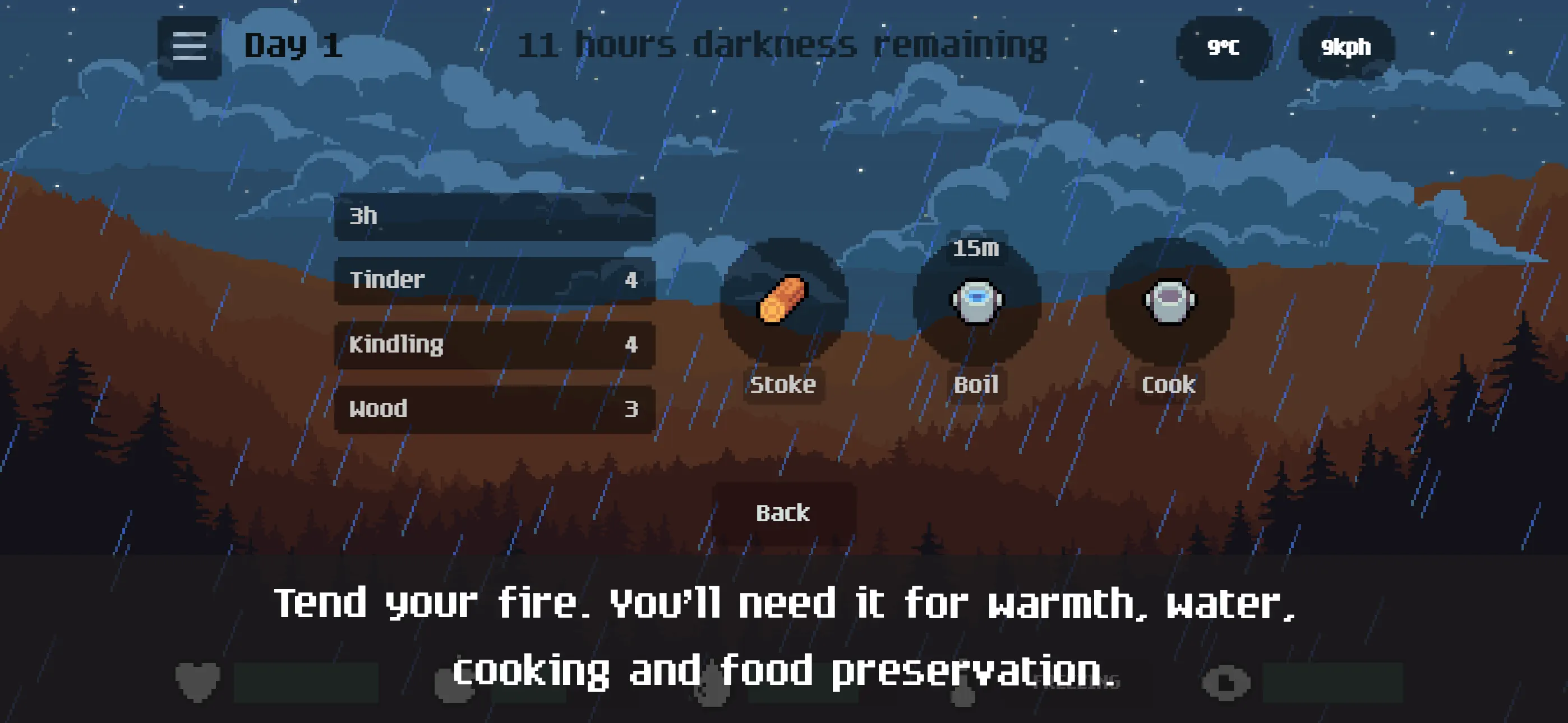Click the 15m boil timer
The width and height of the screenshot is (1568, 723).
point(976,248)
